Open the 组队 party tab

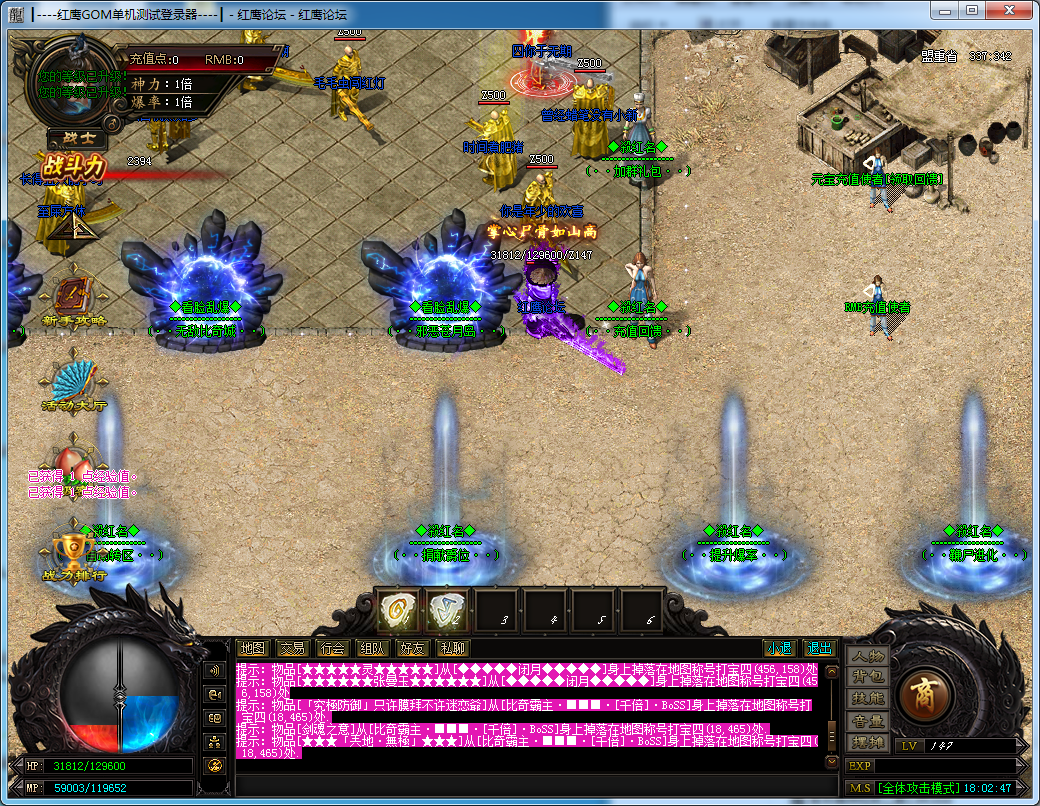point(372,648)
